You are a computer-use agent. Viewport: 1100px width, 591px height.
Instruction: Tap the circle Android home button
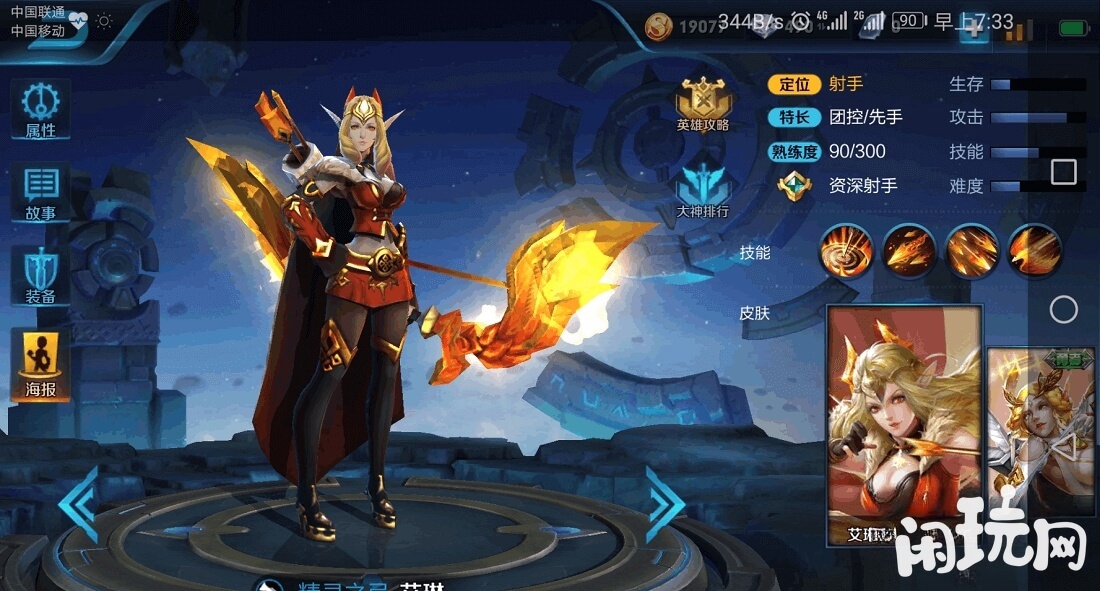[x=1064, y=309]
